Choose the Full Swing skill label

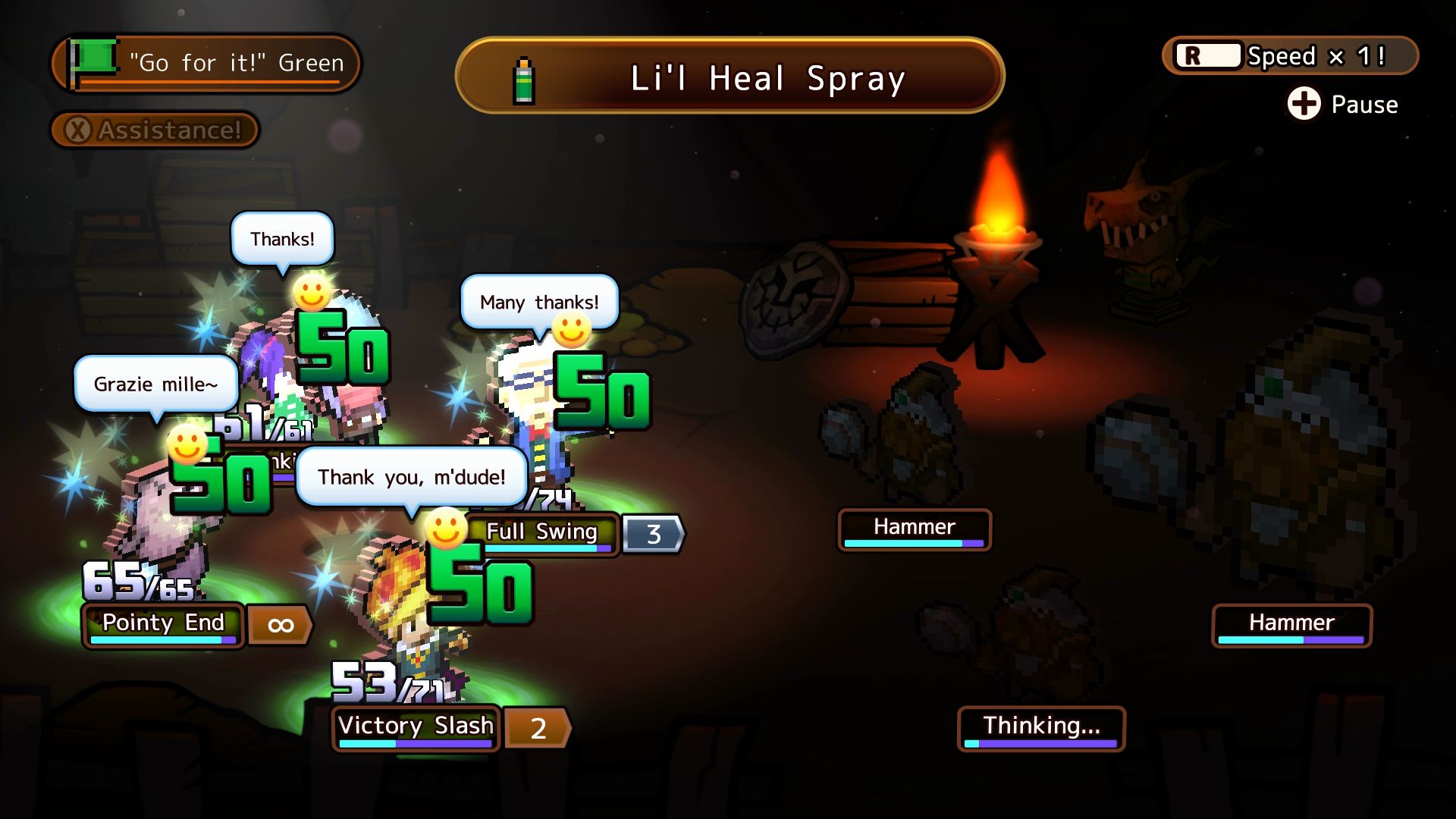tap(541, 533)
